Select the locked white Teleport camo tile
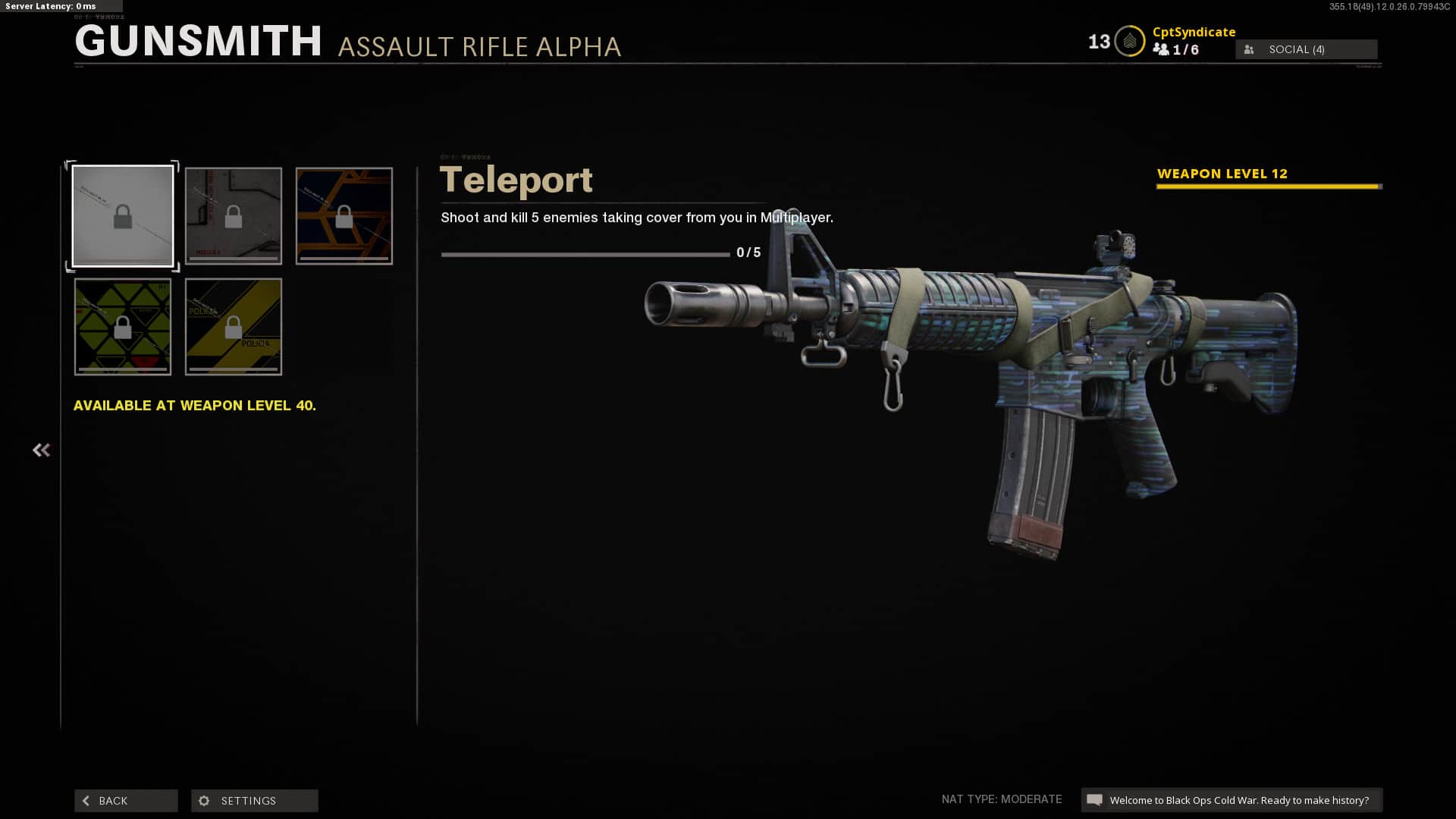Image resolution: width=1456 pixels, height=819 pixels. (x=123, y=216)
